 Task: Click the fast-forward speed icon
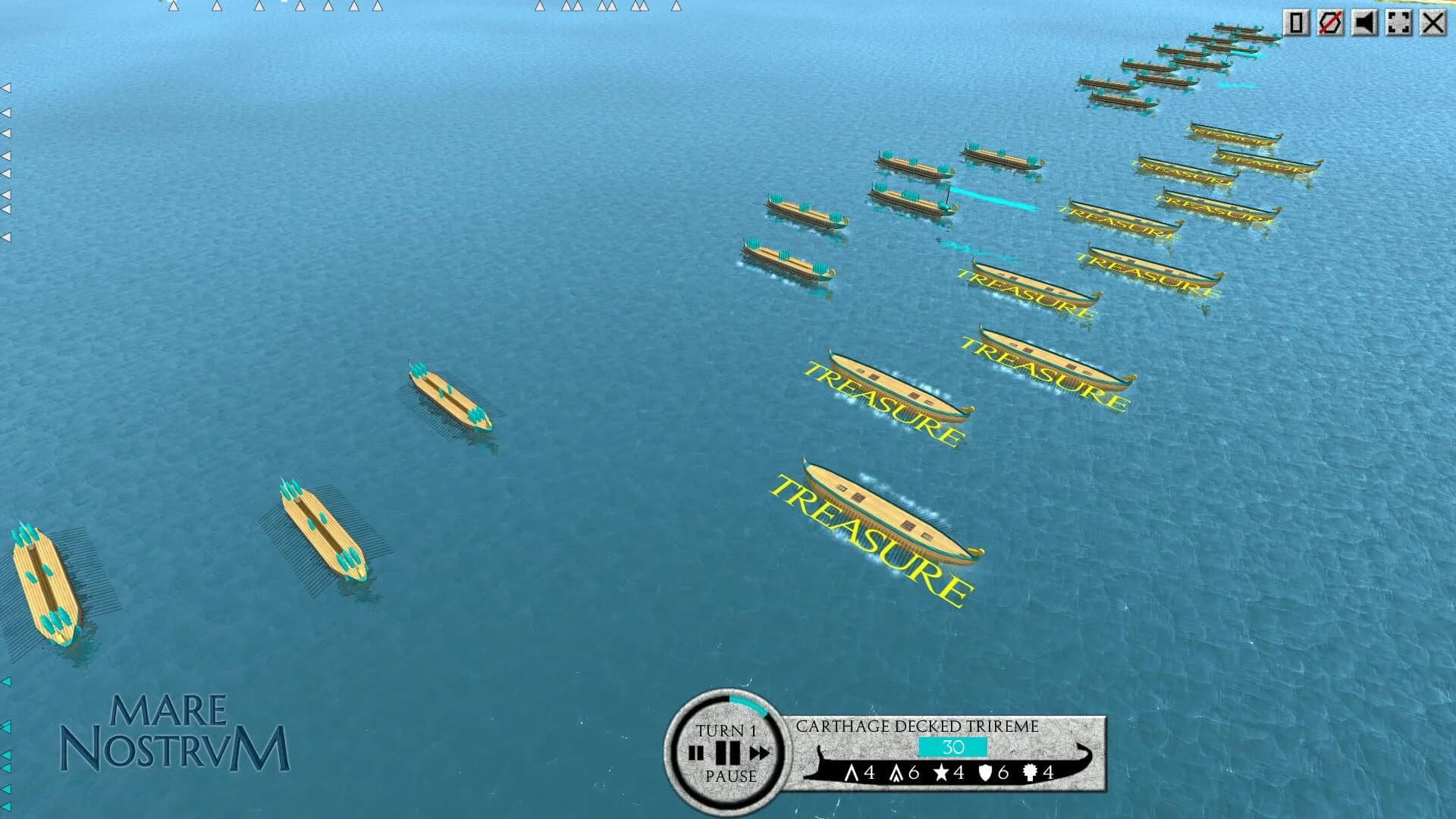pyautogui.click(x=761, y=751)
